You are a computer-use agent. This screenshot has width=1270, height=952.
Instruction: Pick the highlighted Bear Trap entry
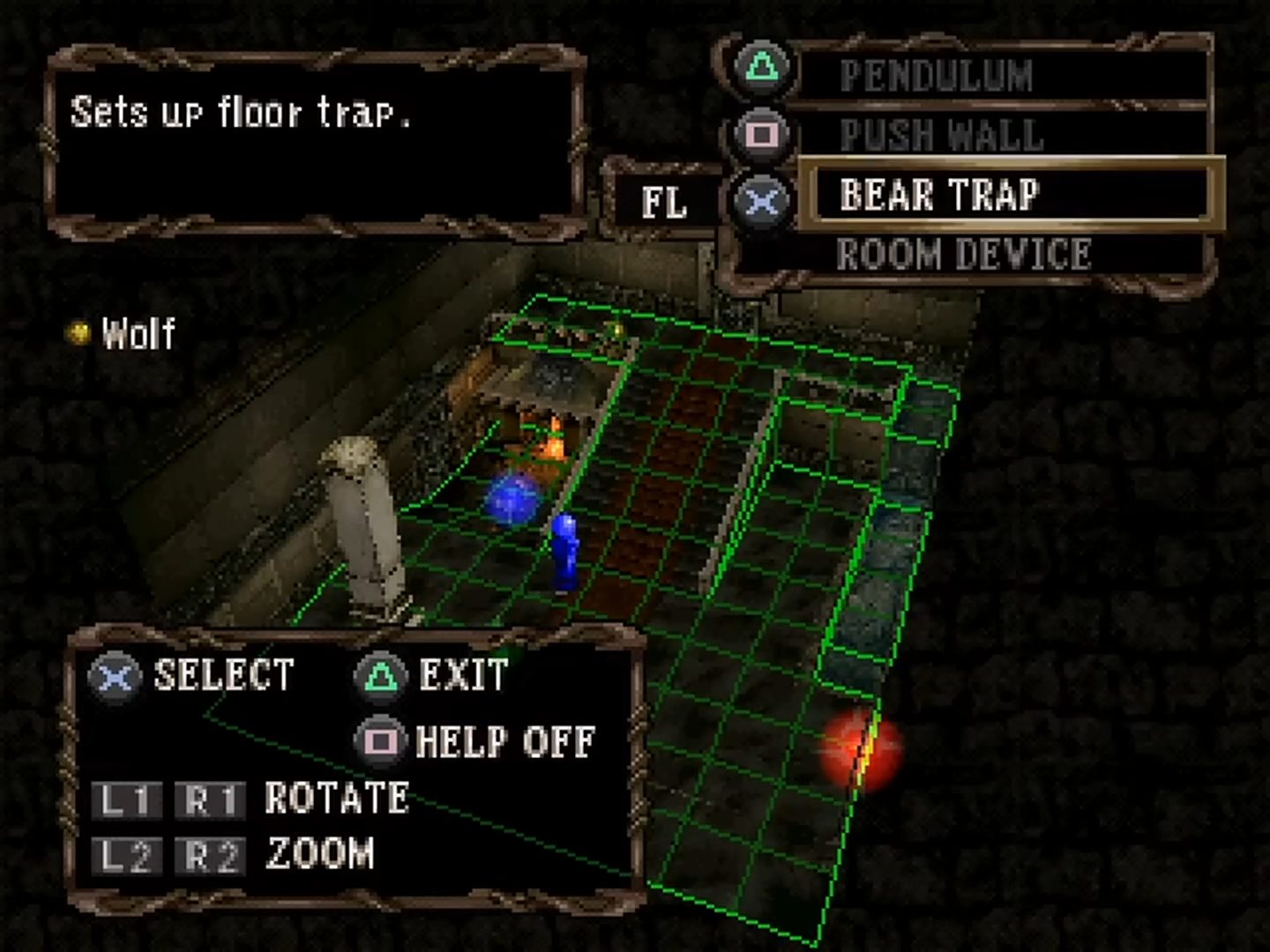click(940, 195)
